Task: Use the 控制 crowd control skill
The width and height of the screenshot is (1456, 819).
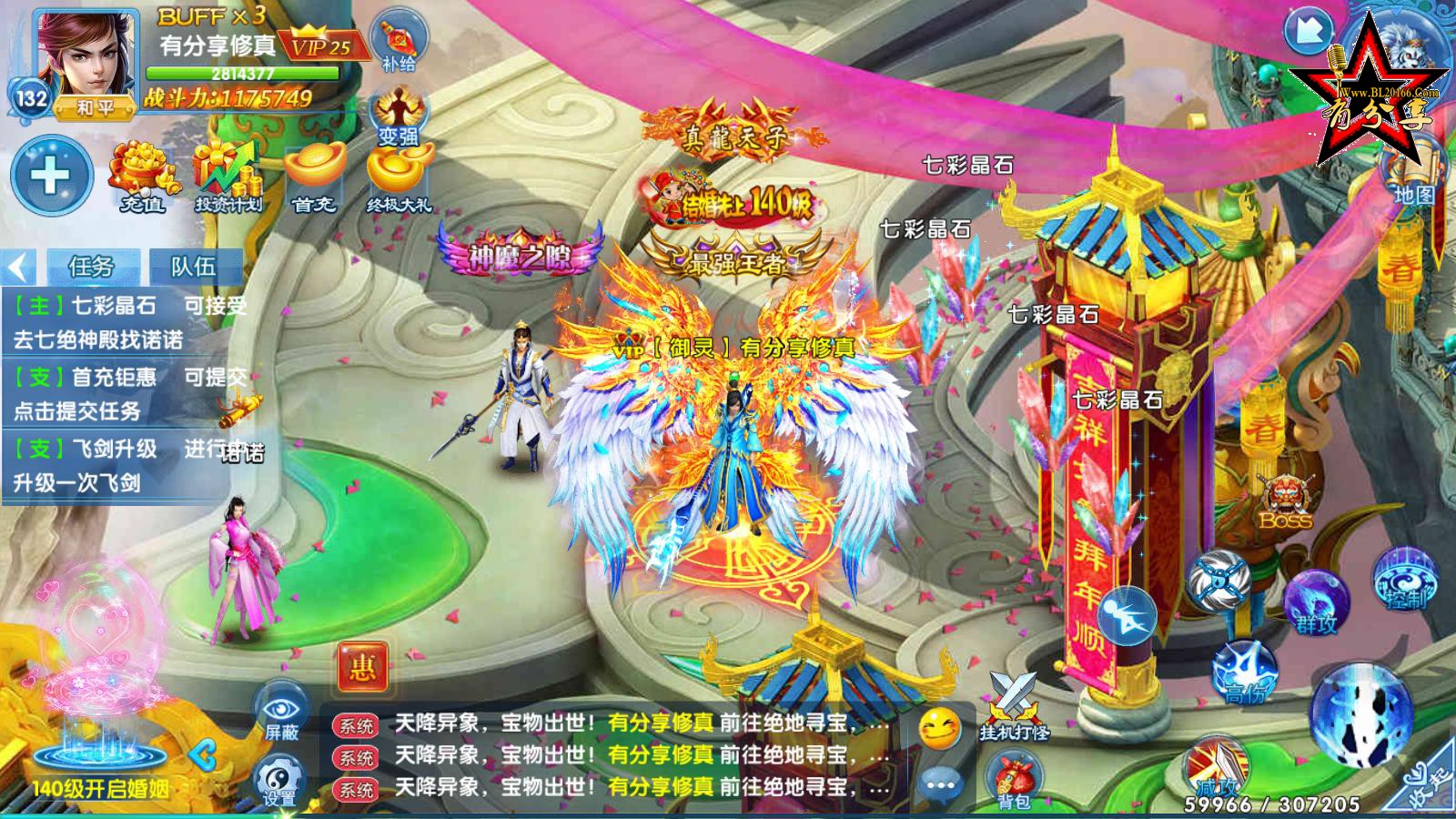Action: [1405, 579]
